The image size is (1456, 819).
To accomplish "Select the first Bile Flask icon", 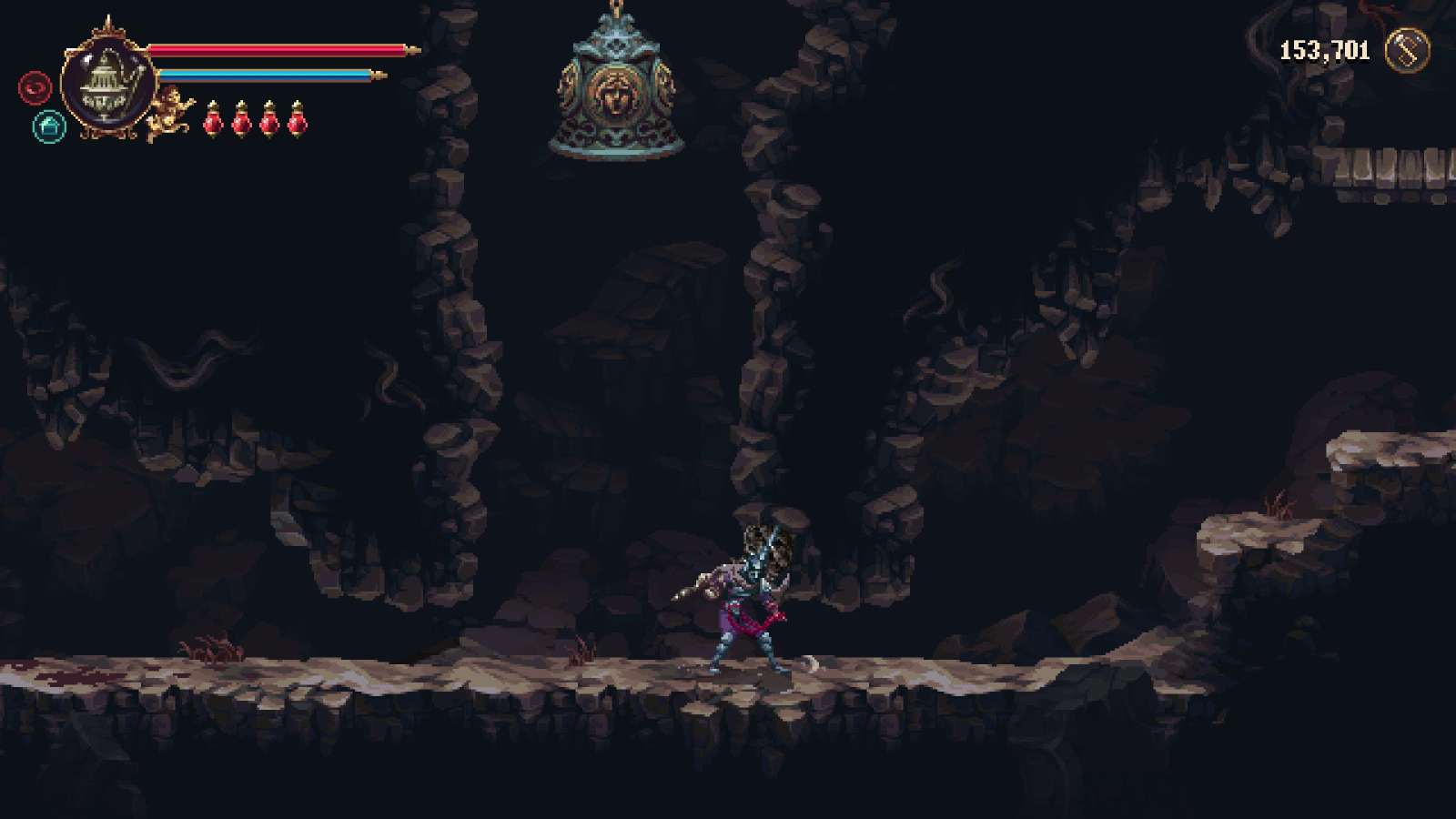I will point(214,121).
